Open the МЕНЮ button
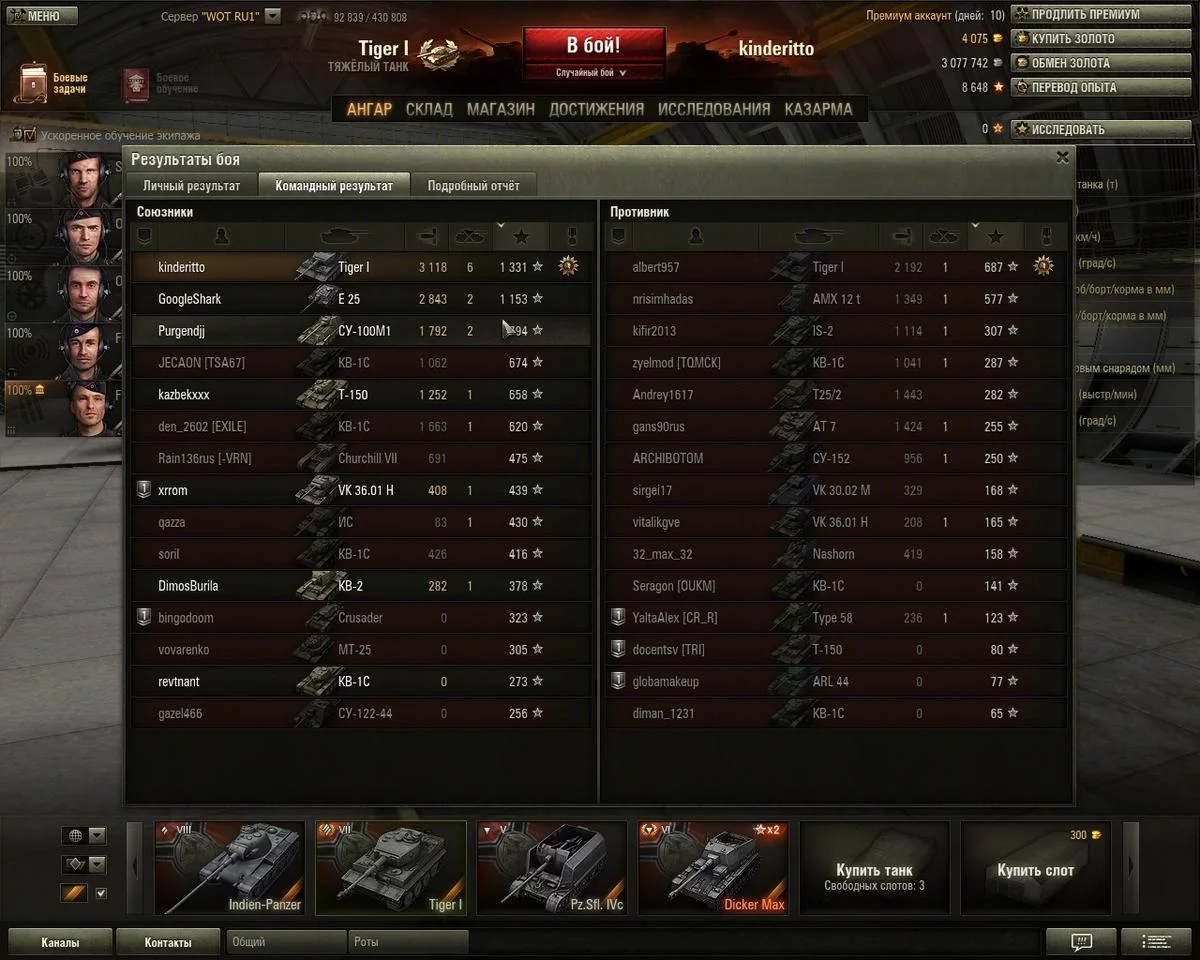The height and width of the screenshot is (960, 1200). 40,16
